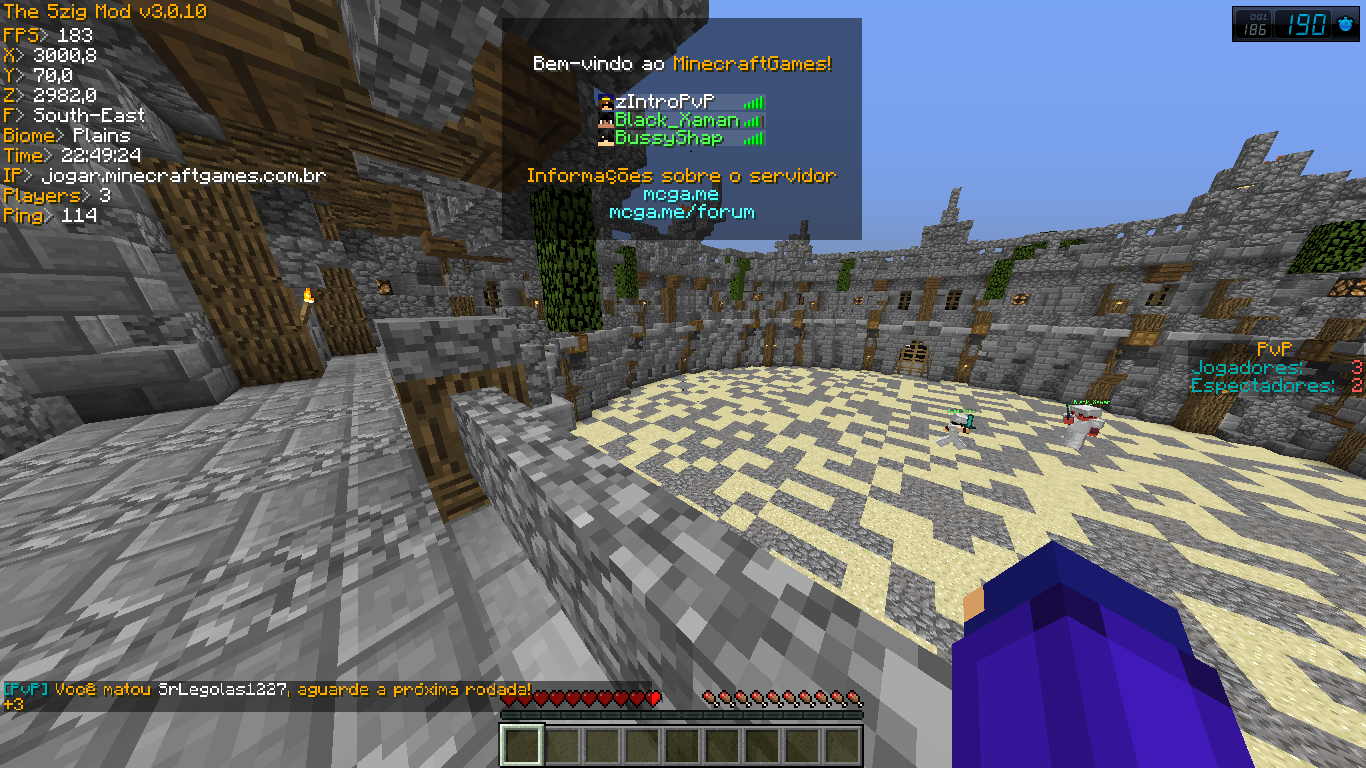Viewport: 1366px width, 768px height.
Task: Select zIntroPvP in the player list
Action: 664,102
